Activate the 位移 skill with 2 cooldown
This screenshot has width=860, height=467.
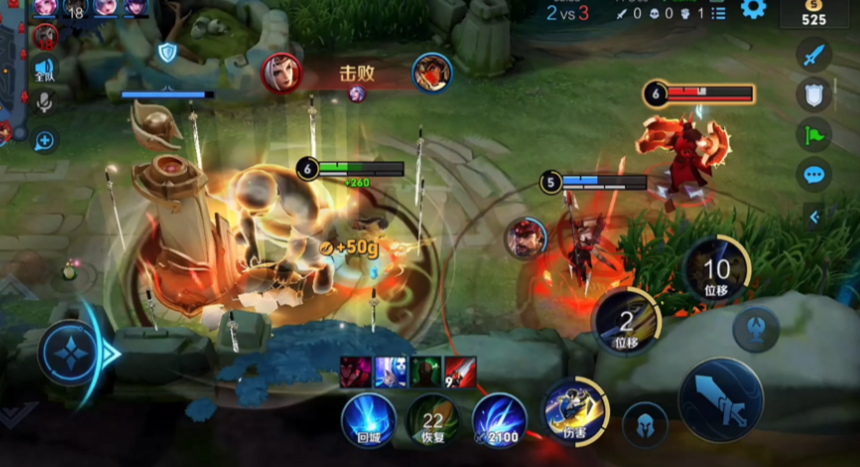click(x=626, y=321)
